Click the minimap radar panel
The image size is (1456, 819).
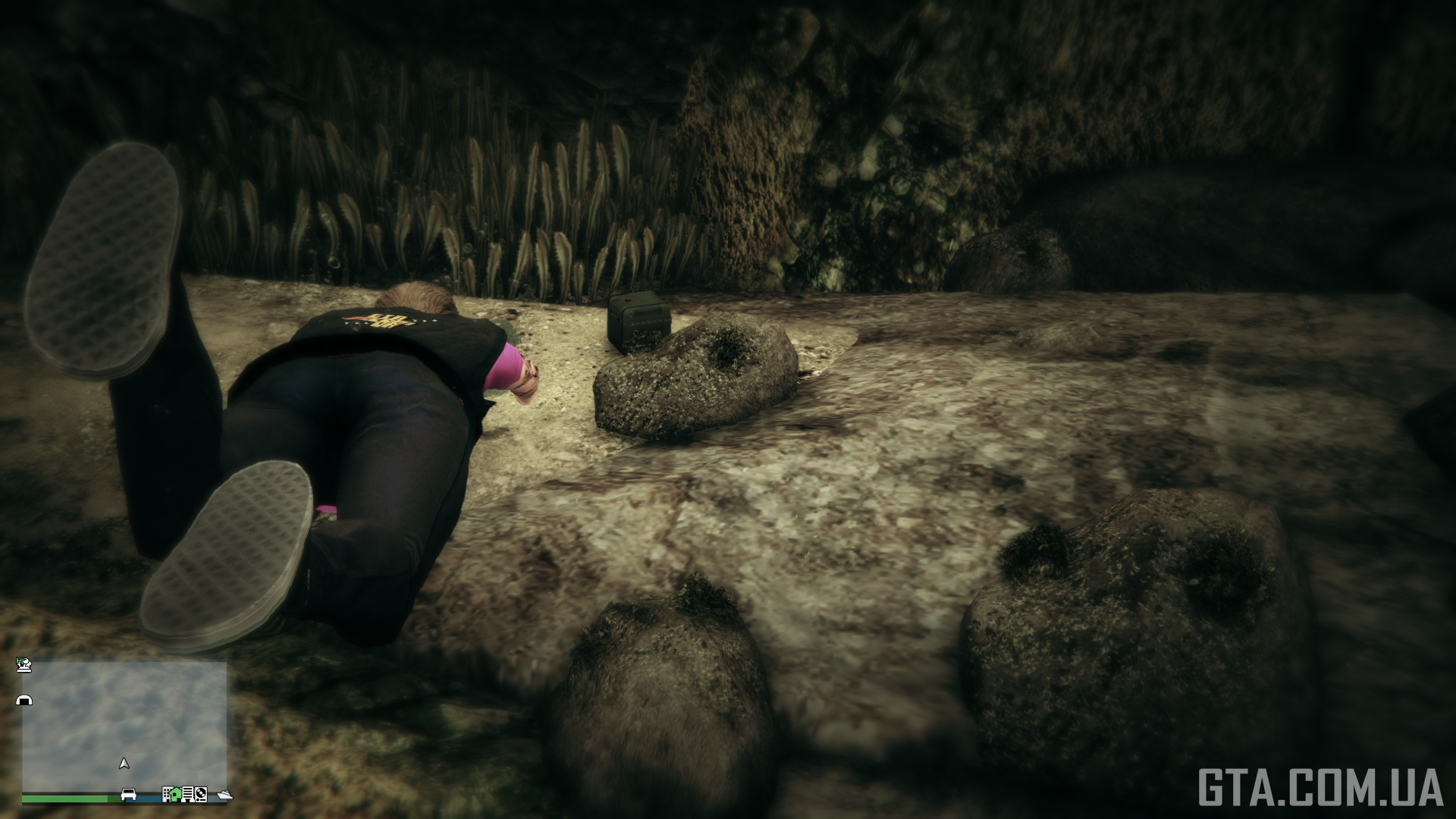pyautogui.click(x=124, y=726)
